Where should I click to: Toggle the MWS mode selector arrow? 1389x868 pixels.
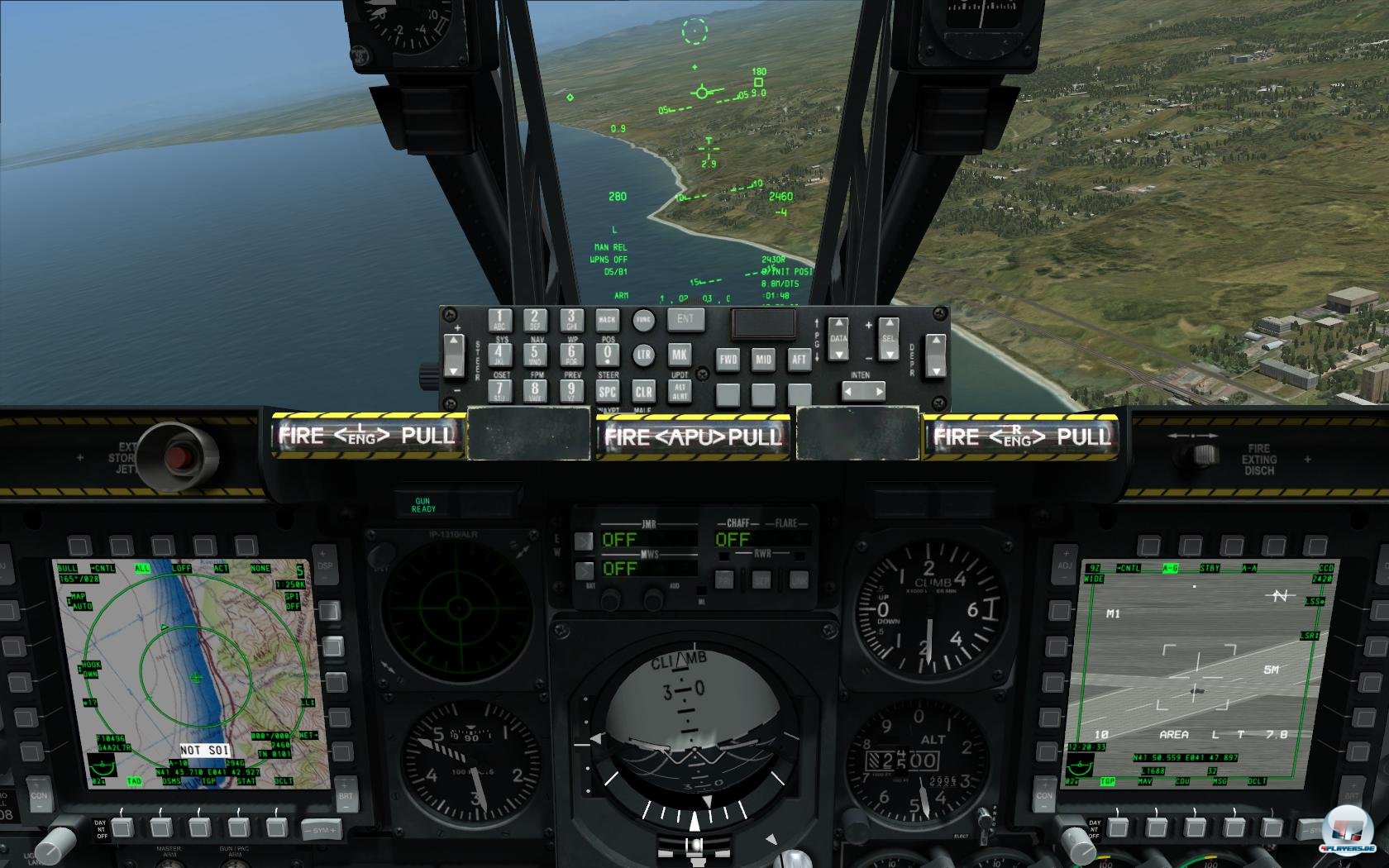(x=585, y=570)
